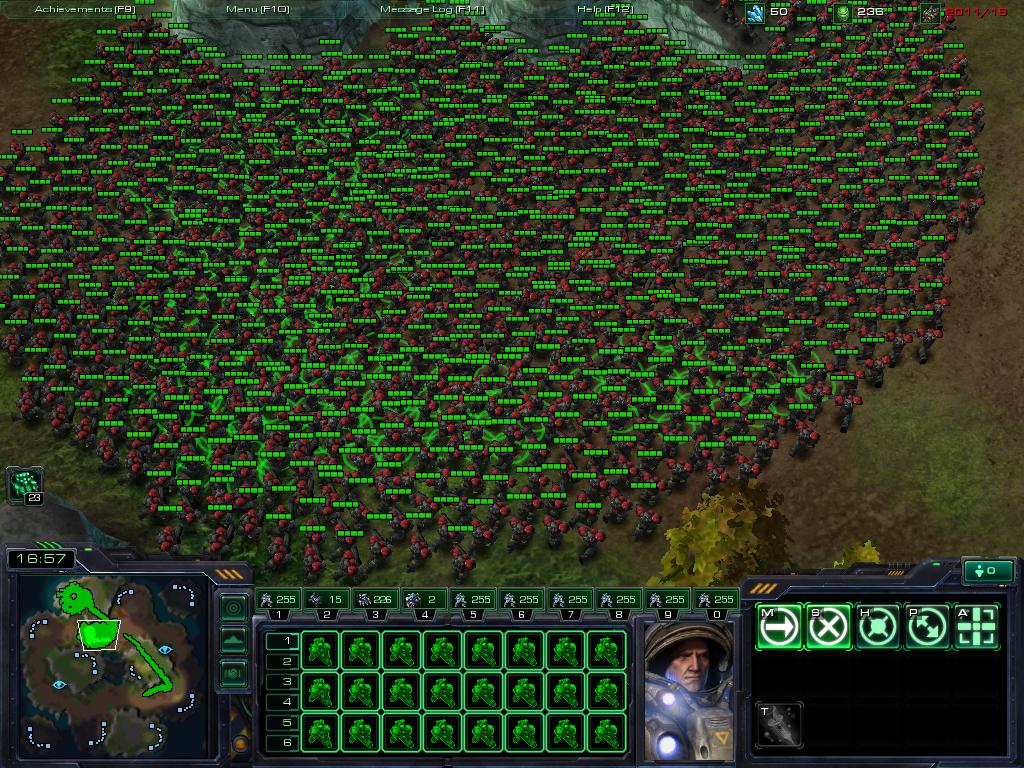Click the down-arrow button above command card
This screenshot has height=768, width=1024.
tap(986, 571)
